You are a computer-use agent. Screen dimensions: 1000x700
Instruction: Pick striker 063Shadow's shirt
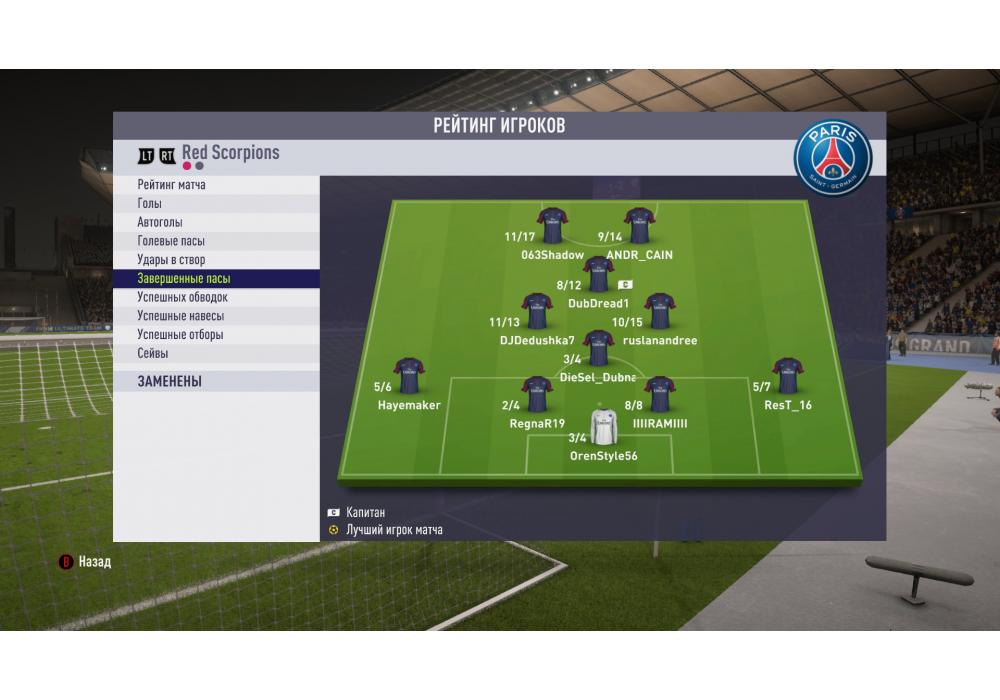tap(553, 226)
